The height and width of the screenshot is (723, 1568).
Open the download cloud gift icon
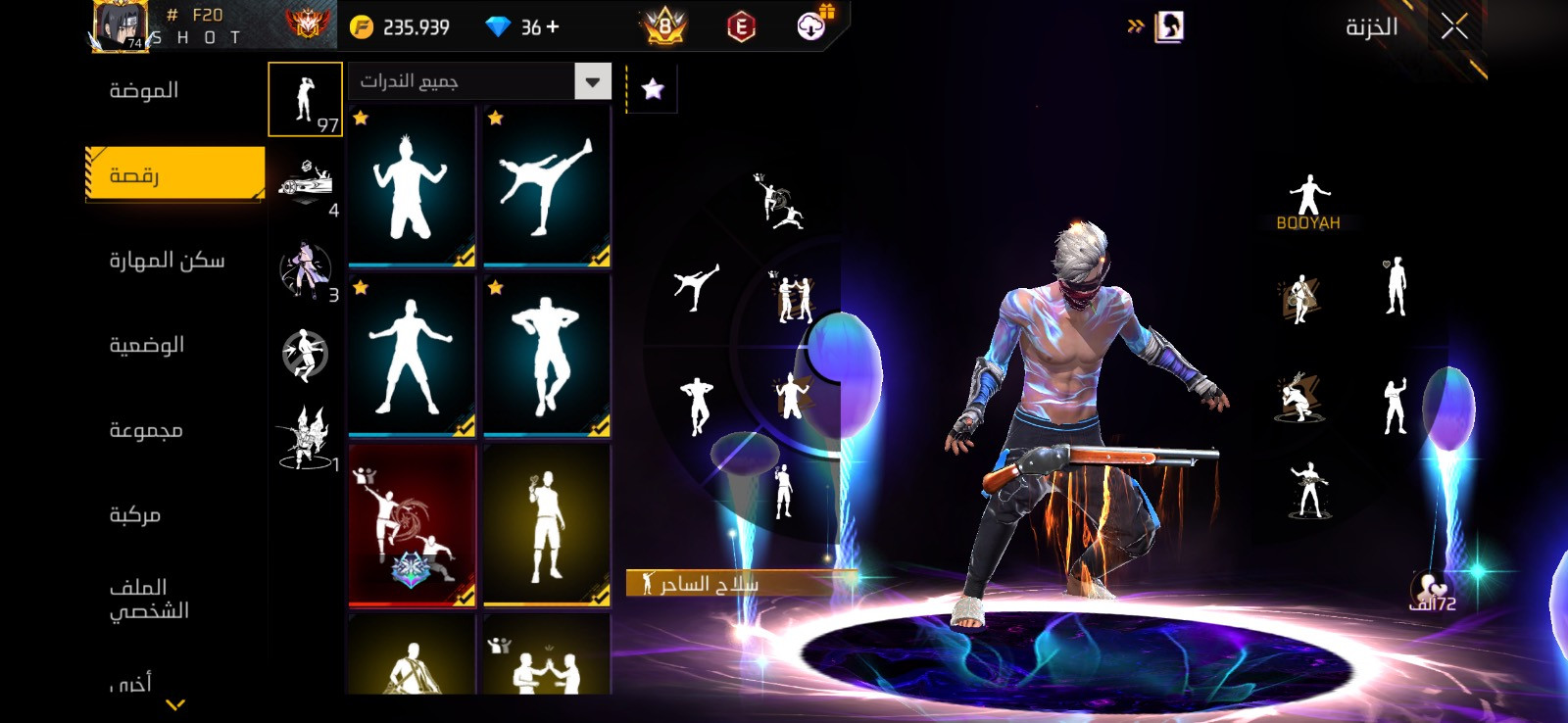click(812, 25)
